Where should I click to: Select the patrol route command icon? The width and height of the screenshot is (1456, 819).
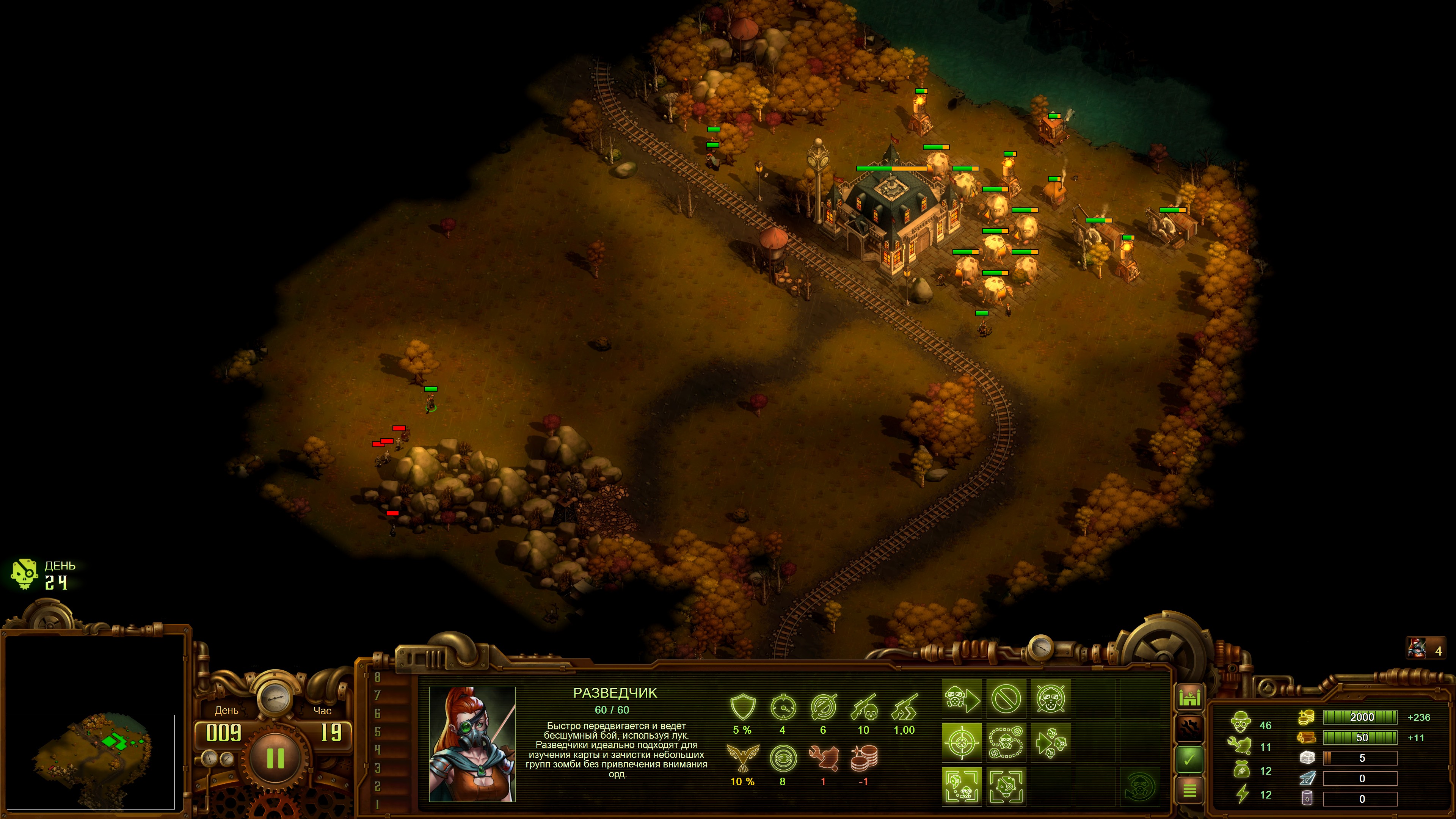tap(1006, 743)
